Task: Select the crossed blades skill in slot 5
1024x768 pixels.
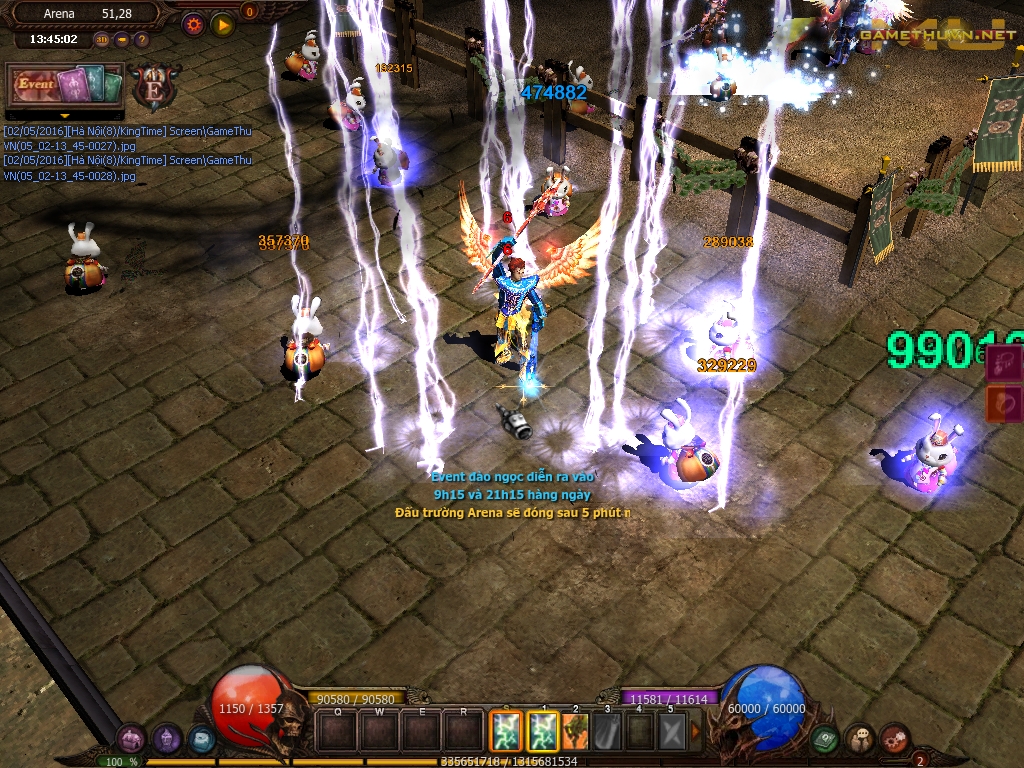Action: point(671,731)
